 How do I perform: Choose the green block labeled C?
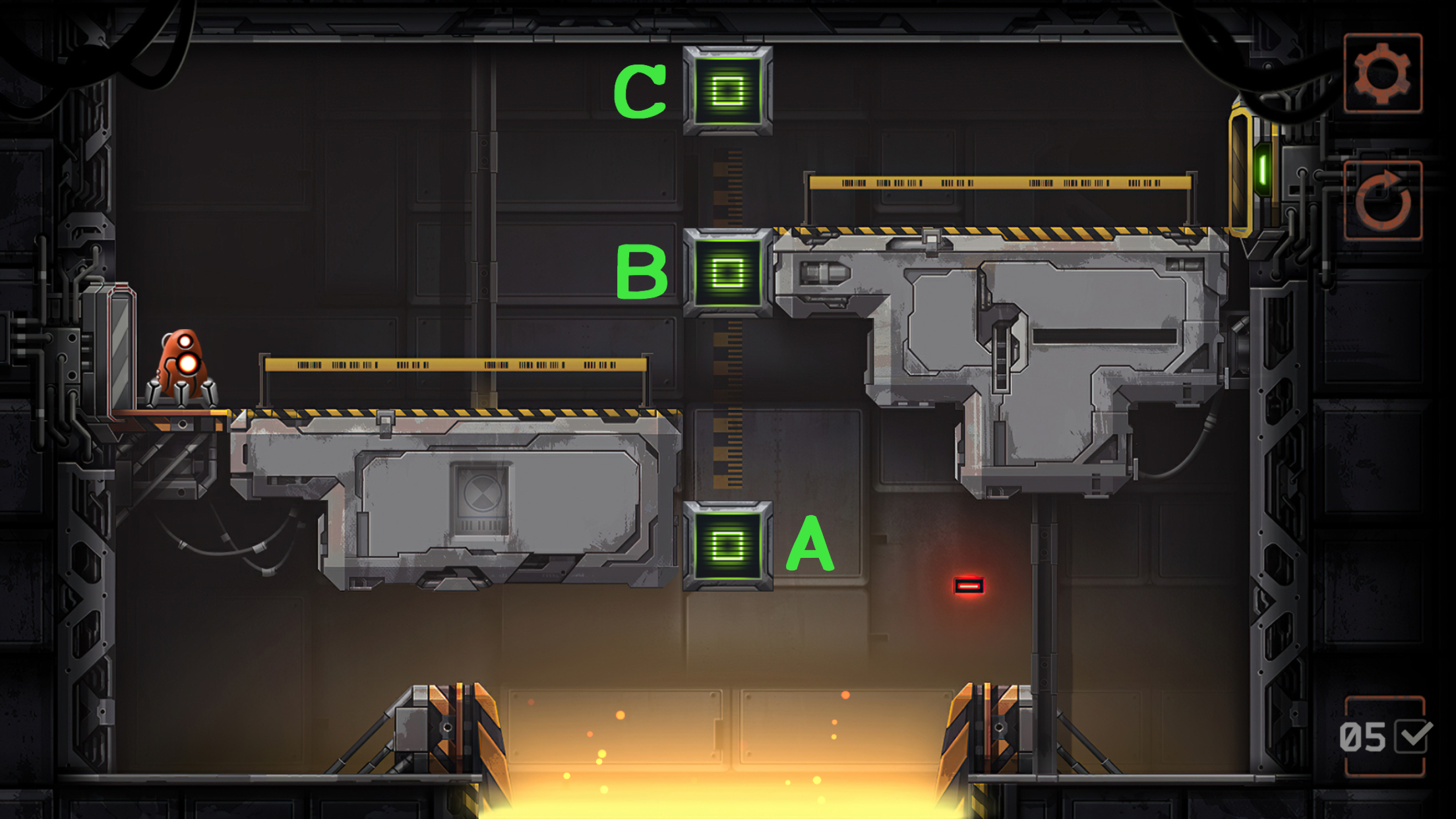pos(727,90)
